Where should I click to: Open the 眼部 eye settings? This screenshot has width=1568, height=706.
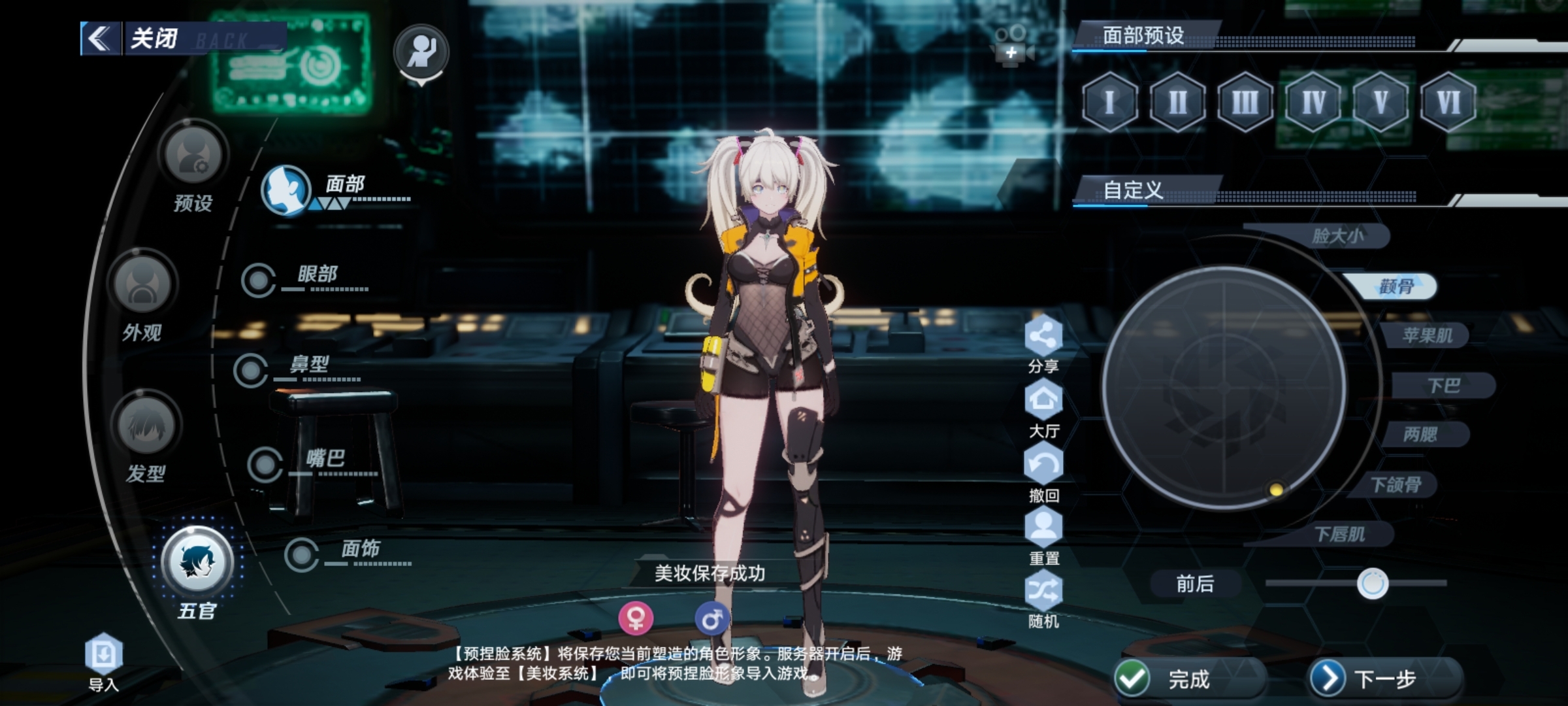[x=259, y=281]
